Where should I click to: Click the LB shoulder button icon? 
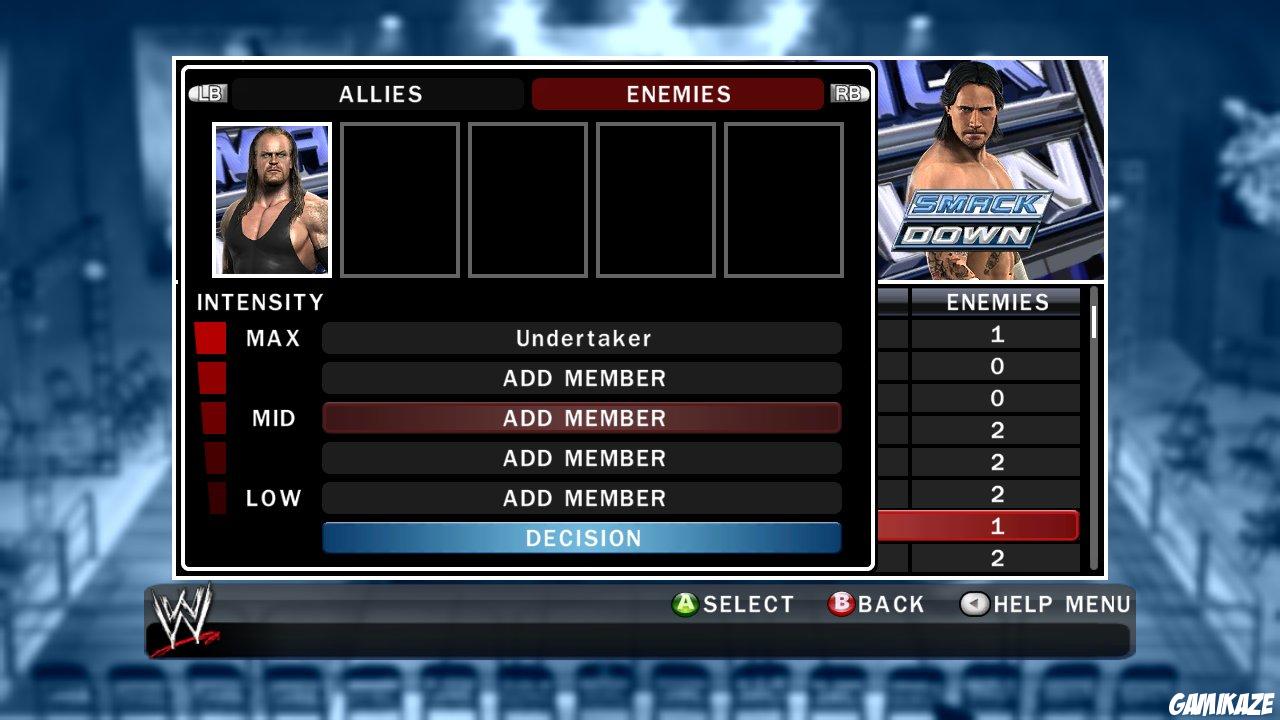tap(210, 93)
